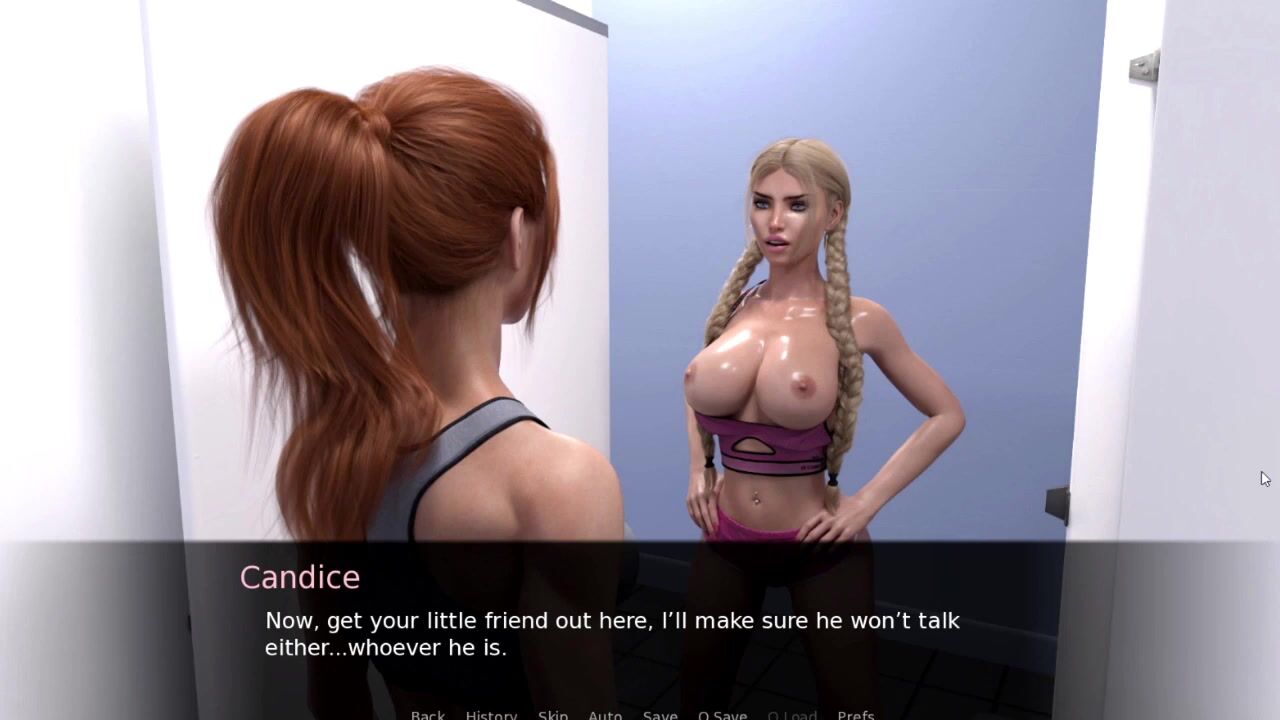1280x720 pixels.
Task: Go back using the Back button
Action: point(428,715)
